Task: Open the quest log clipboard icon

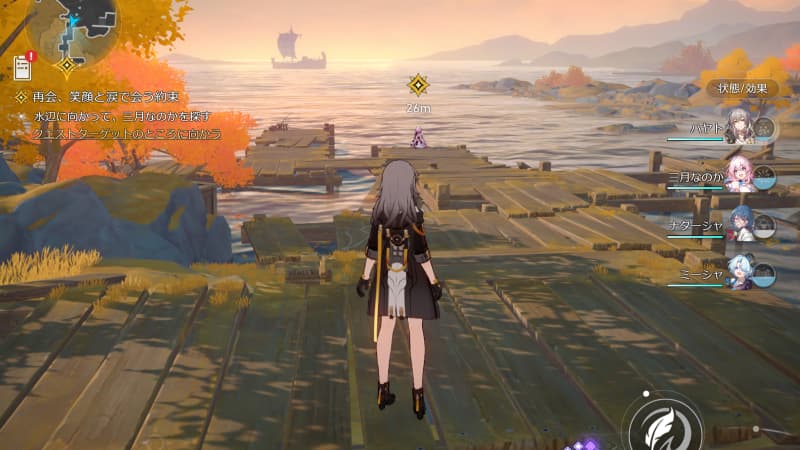Action: pyautogui.click(x=23, y=66)
